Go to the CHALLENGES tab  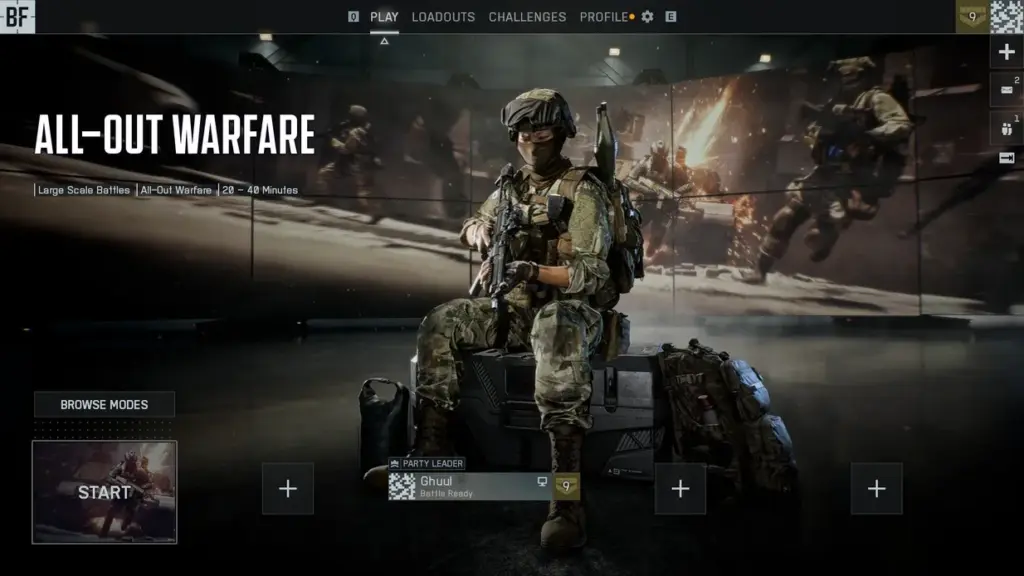(x=527, y=17)
